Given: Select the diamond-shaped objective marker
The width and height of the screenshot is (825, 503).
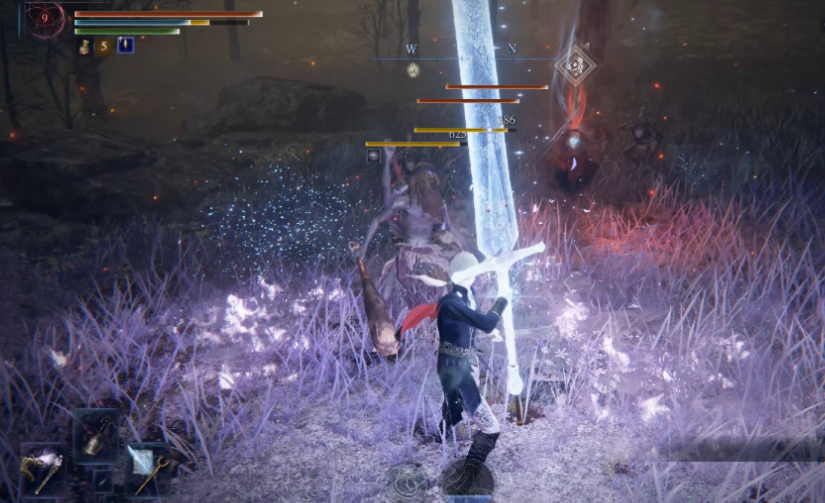Looking at the screenshot, I should point(575,65).
